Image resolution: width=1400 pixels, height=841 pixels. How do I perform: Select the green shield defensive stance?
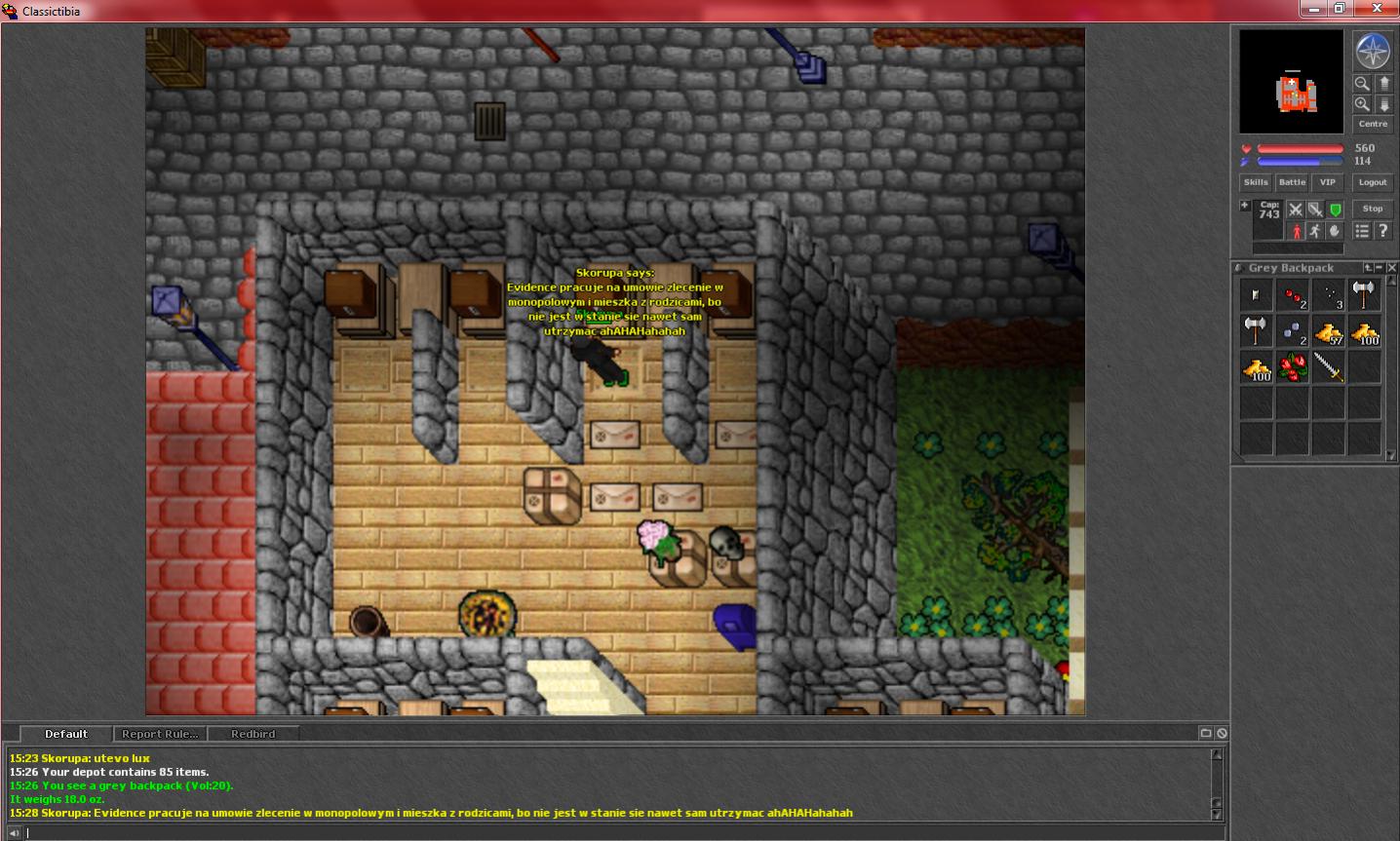click(x=1336, y=210)
